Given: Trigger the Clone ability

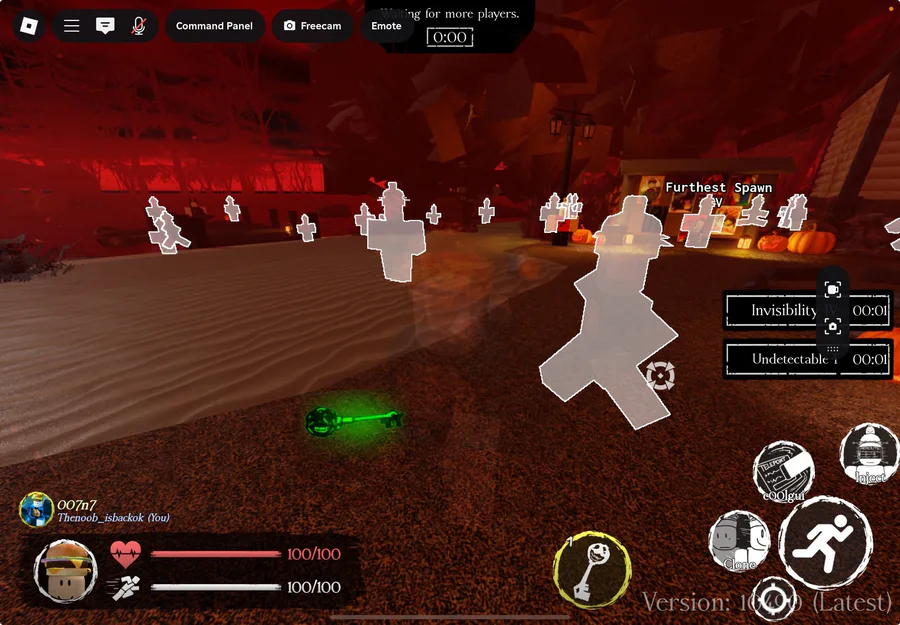Looking at the screenshot, I should click(x=739, y=543).
